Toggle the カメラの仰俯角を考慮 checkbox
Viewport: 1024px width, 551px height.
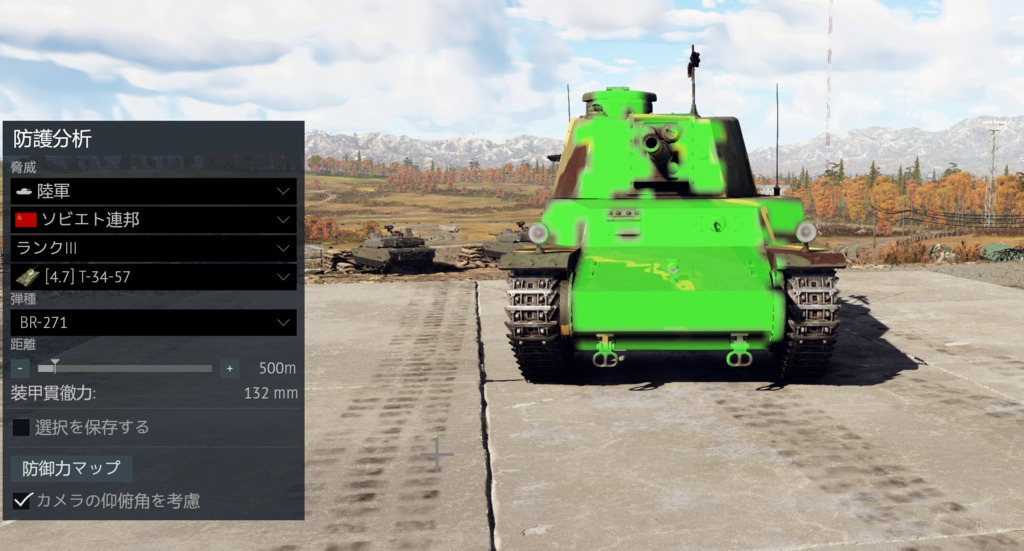click(x=21, y=500)
